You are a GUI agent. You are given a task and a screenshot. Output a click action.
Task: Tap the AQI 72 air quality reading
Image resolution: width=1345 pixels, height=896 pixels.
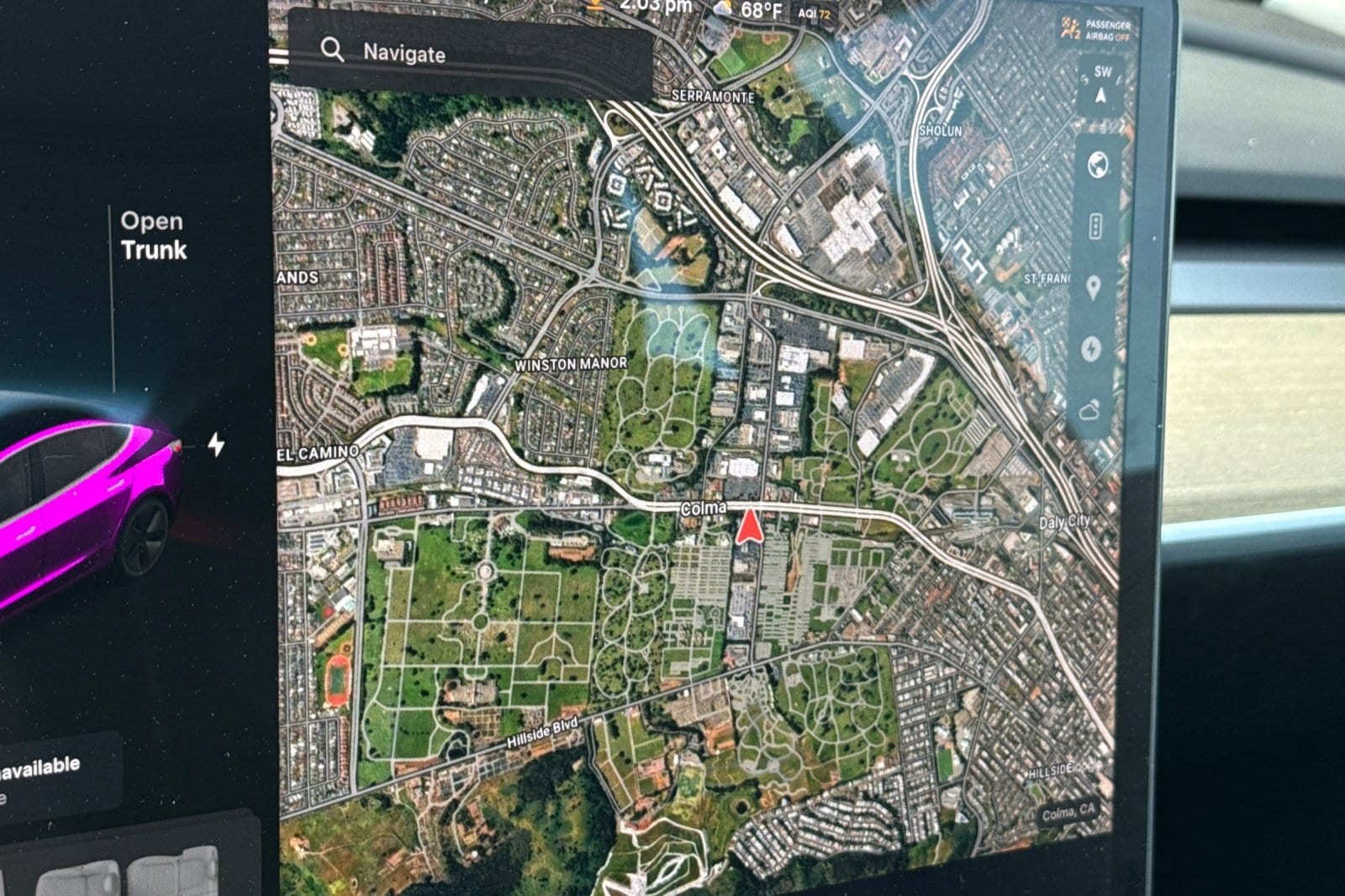pyautogui.click(x=815, y=13)
